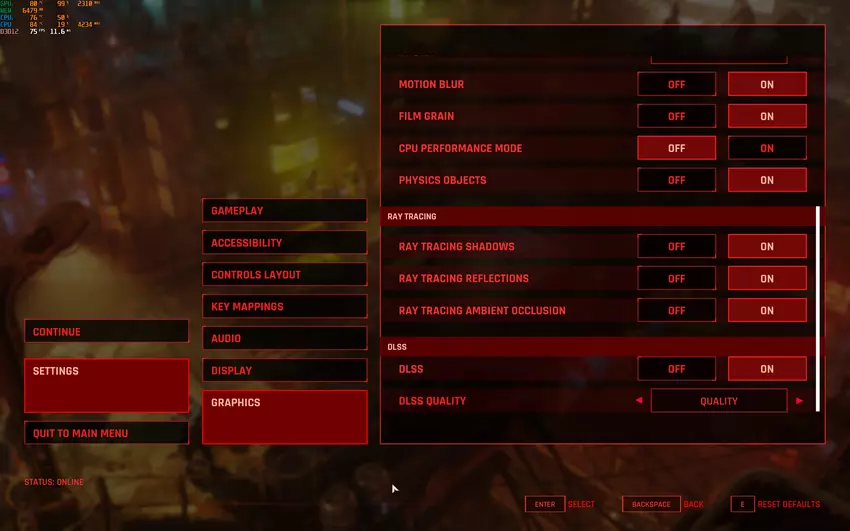The width and height of the screenshot is (850, 531).
Task: Turn off Ray Tracing Ambient Occlusion
Action: coord(676,311)
